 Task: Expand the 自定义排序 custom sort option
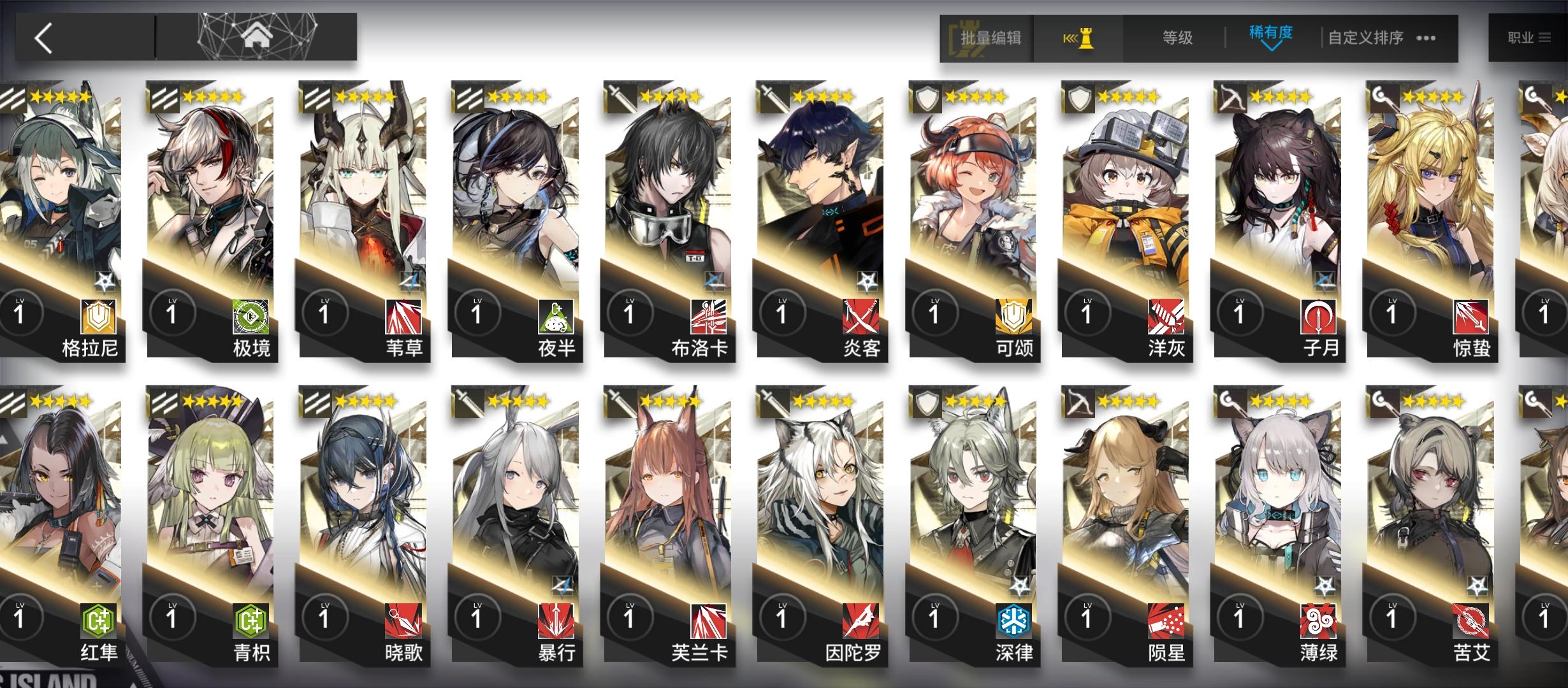[x=1367, y=37]
